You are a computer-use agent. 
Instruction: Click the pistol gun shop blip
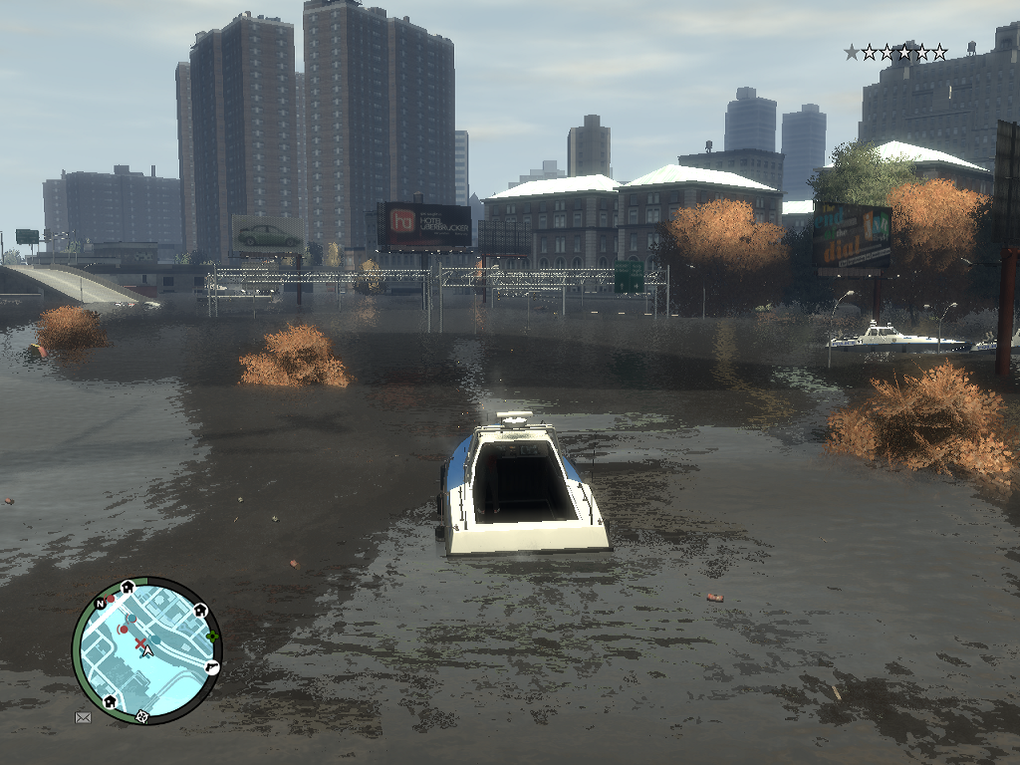tap(212, 667)
